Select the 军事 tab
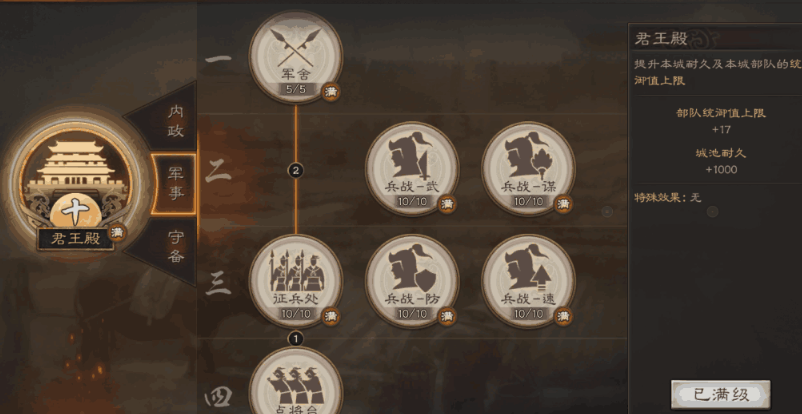Screen dimensions: 802x414 (174, 183)
